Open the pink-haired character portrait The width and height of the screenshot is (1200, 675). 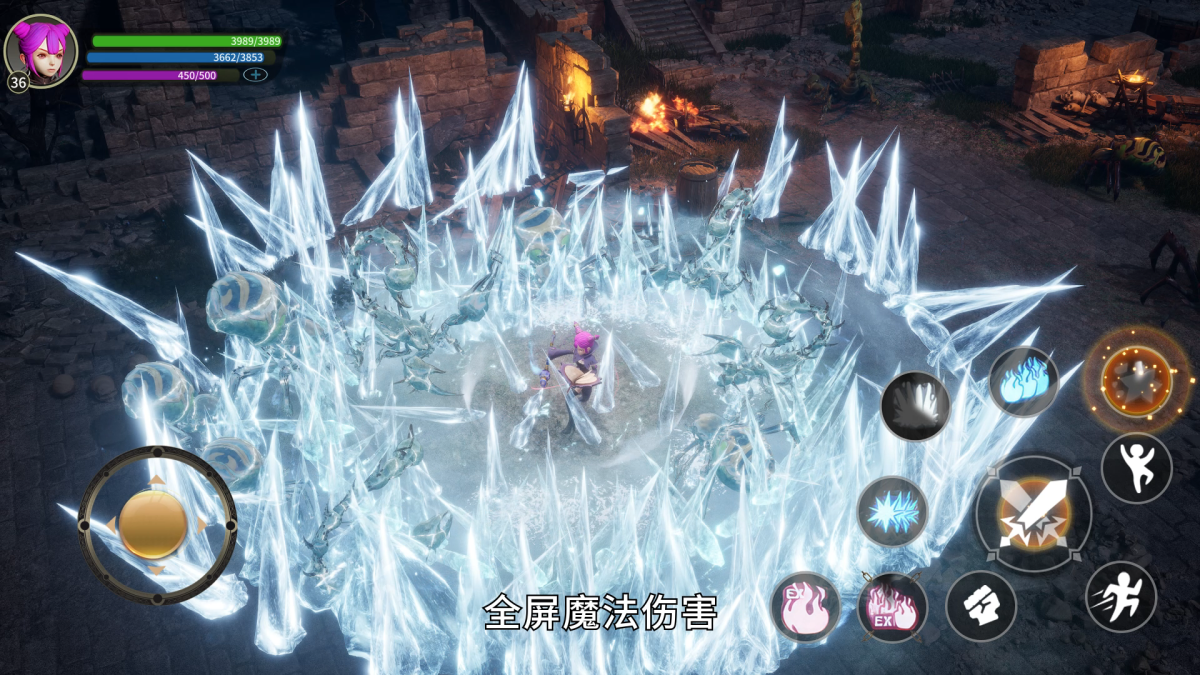pyautogui.click(x=41, y=50)
